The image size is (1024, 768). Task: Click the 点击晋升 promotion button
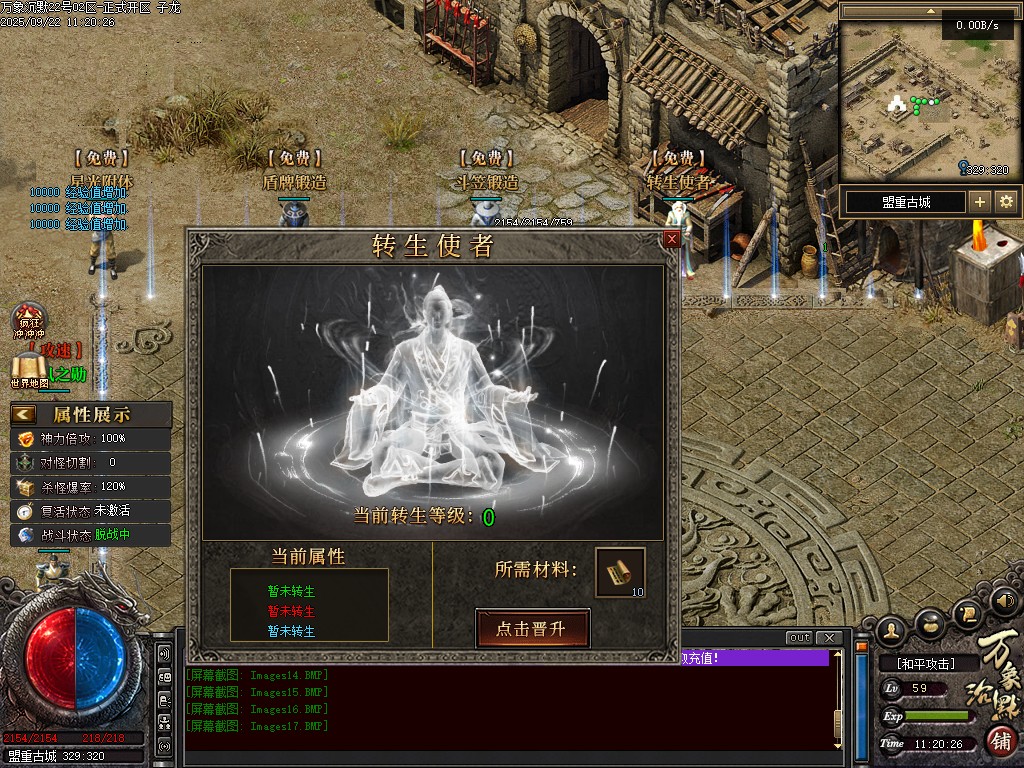pyautogui.click(x=532, y=629)
